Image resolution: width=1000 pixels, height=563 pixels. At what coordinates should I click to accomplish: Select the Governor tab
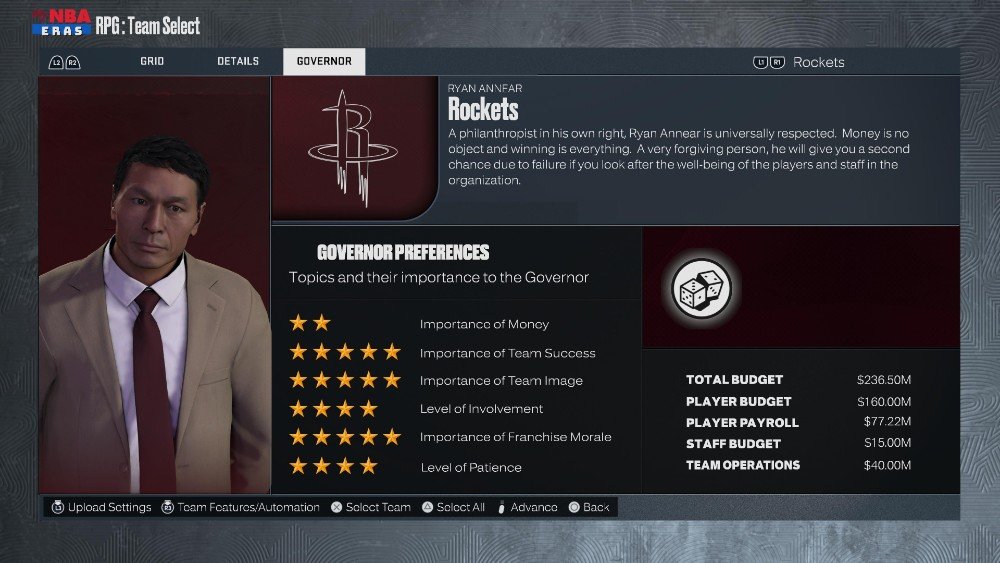pos(324,62)
